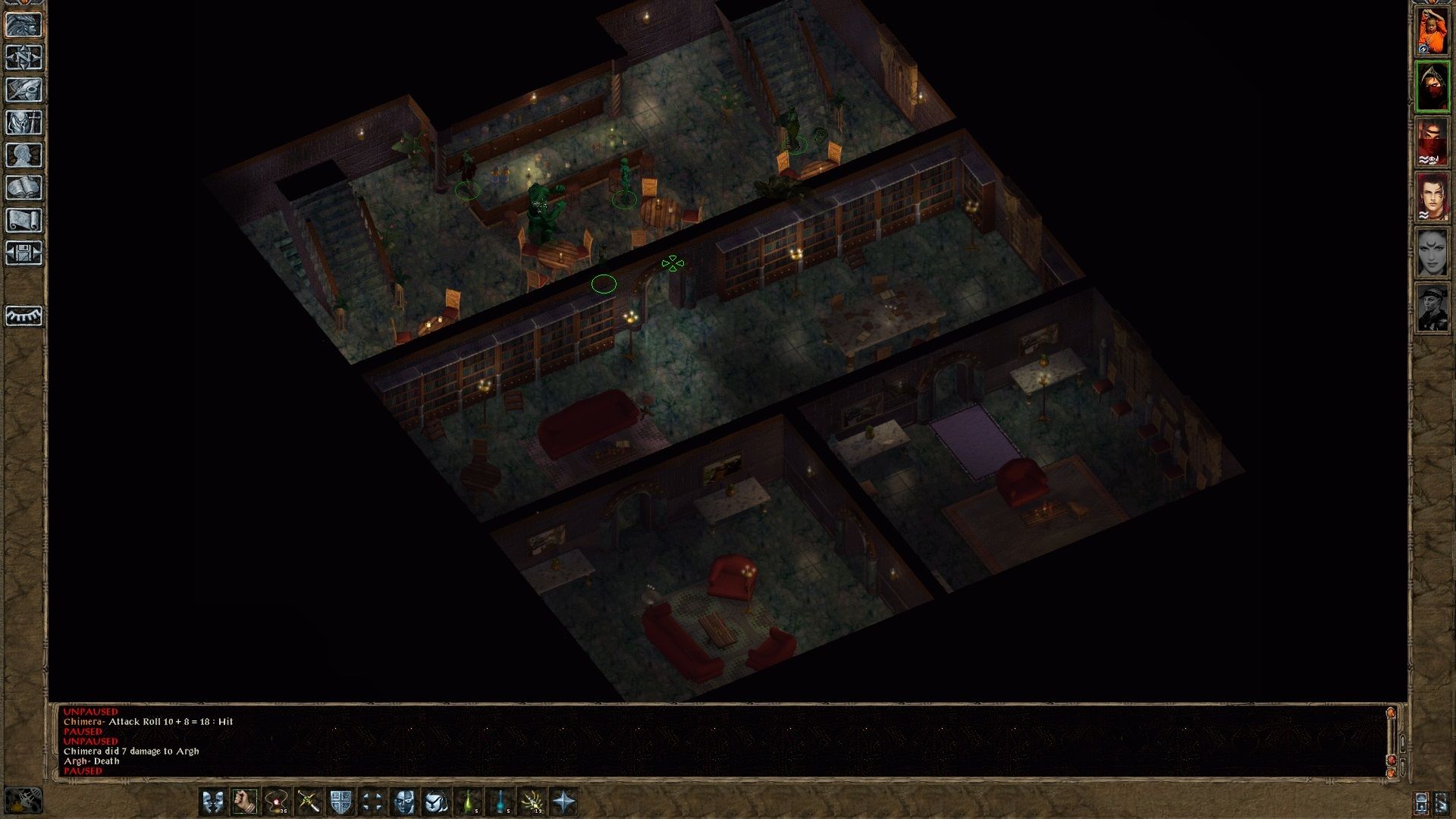Select the necklace quick item with 36 charges
1456x819 pixels.
pos(277,801)
